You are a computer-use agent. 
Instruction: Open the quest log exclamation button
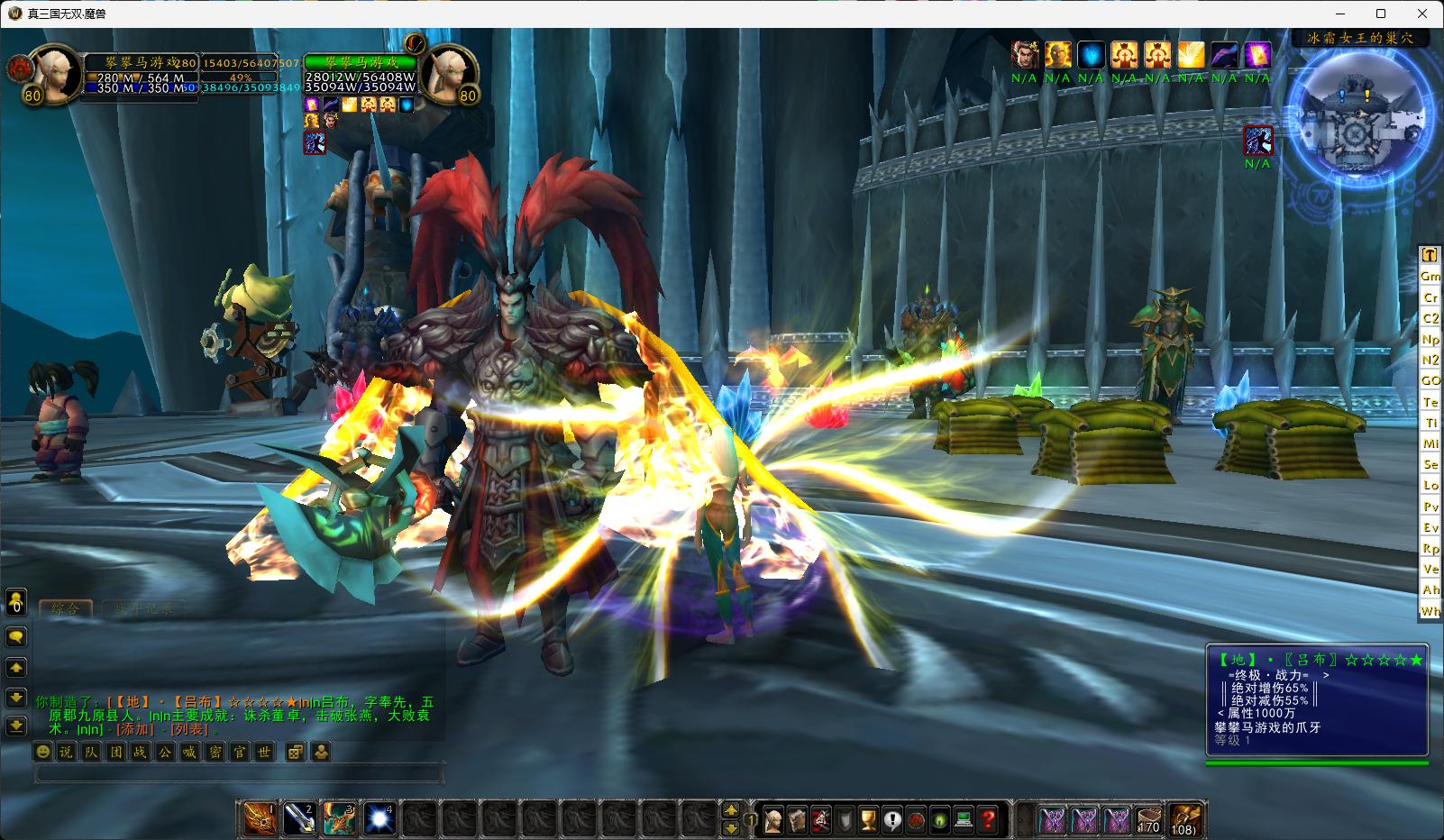coord(892,819)
